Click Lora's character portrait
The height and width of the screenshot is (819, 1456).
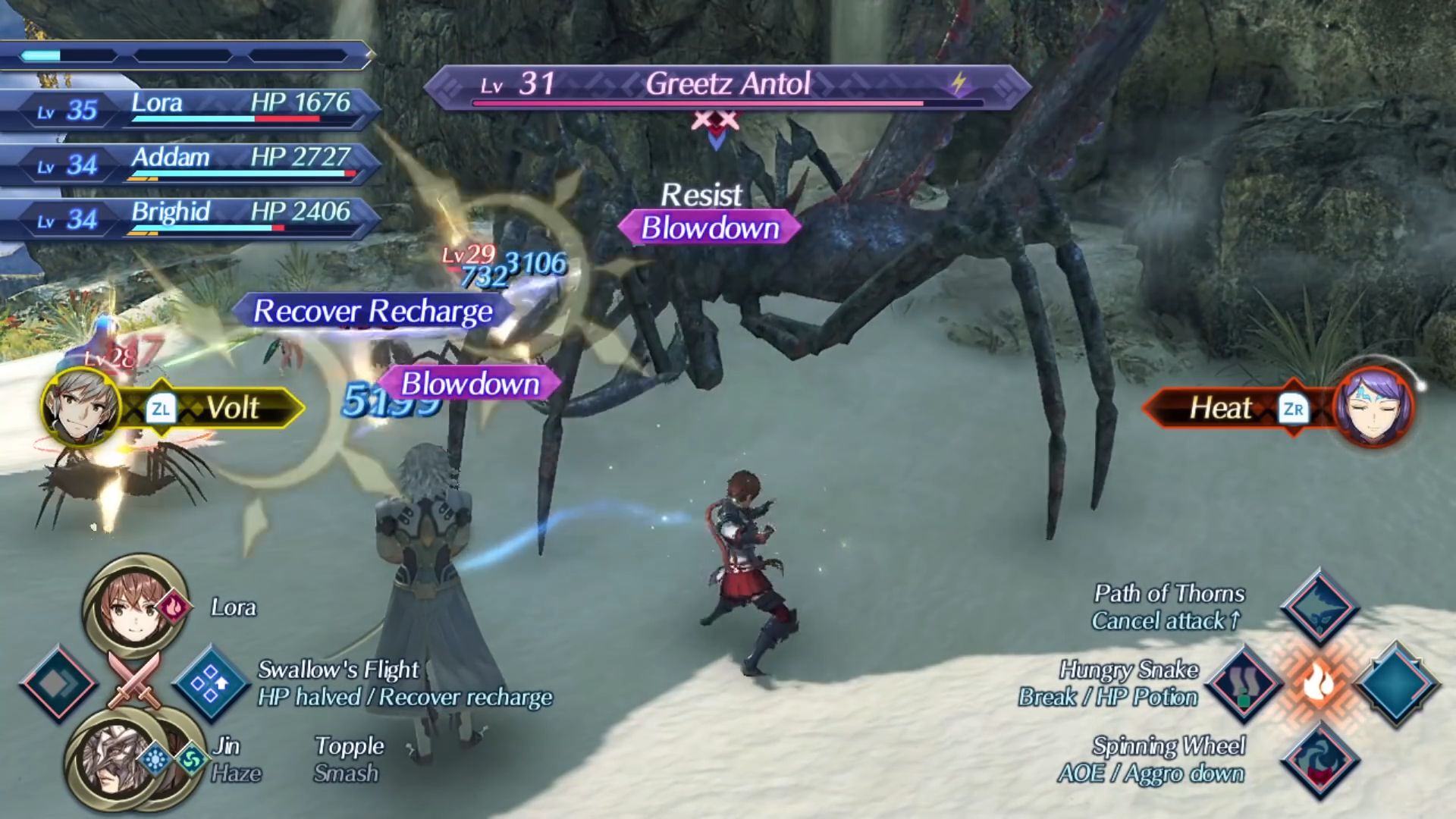135,607
